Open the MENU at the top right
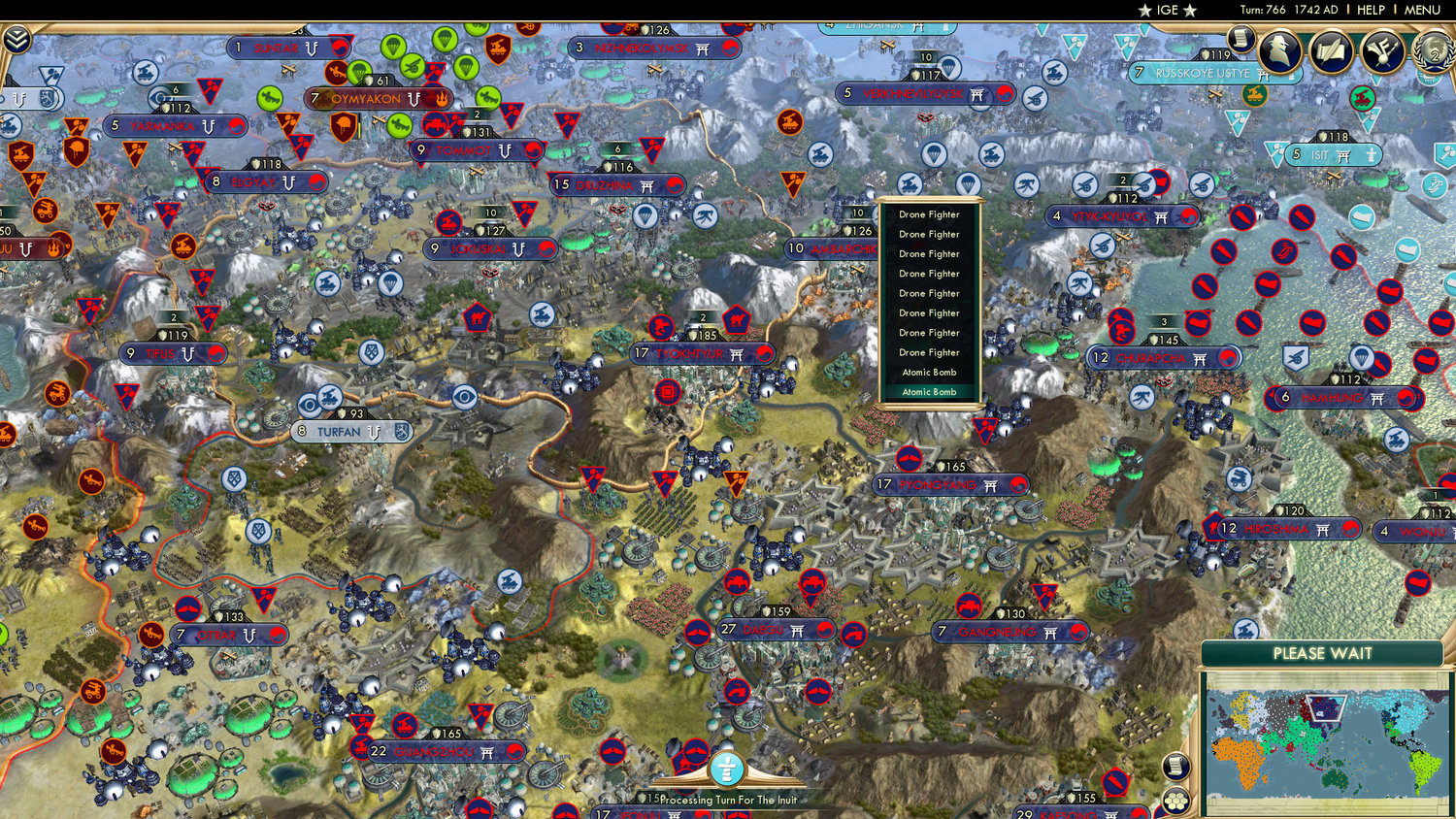The width and height of the screenshot is (1456, 819). pos(1424,10)
